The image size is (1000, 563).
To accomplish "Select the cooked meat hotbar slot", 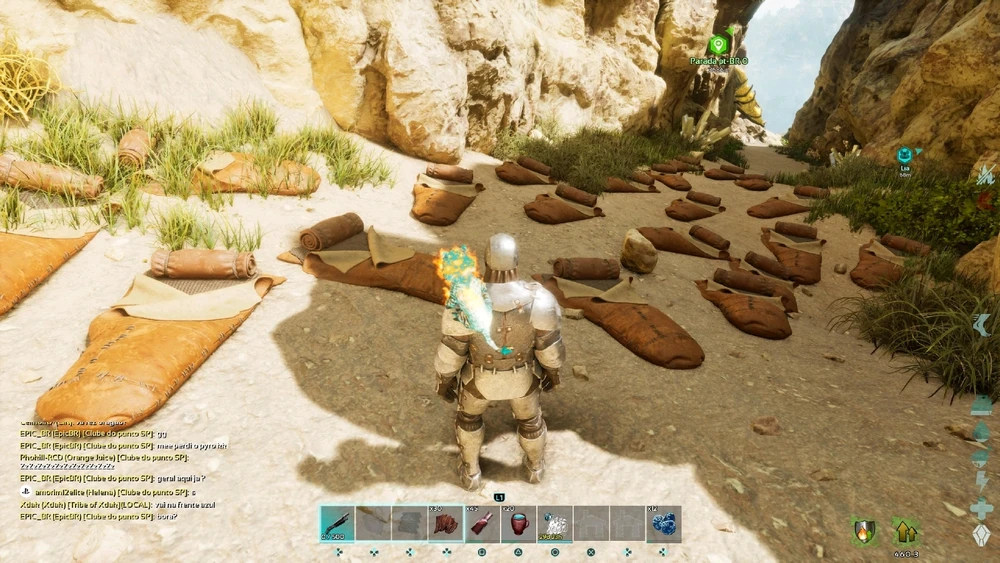I will 445,523.
